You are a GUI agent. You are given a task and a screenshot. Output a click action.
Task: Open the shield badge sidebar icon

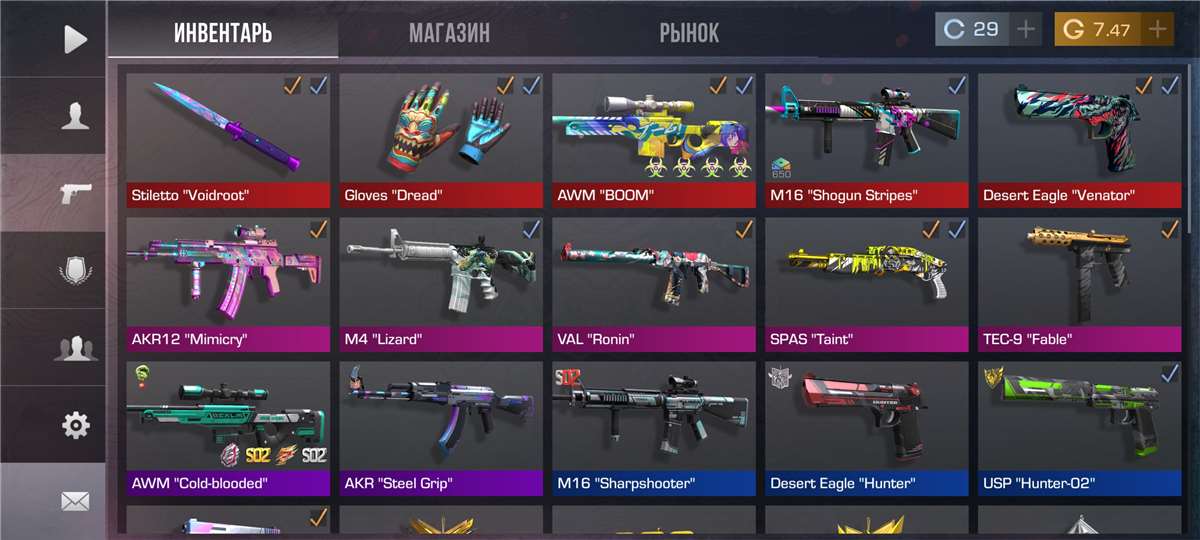75,271
